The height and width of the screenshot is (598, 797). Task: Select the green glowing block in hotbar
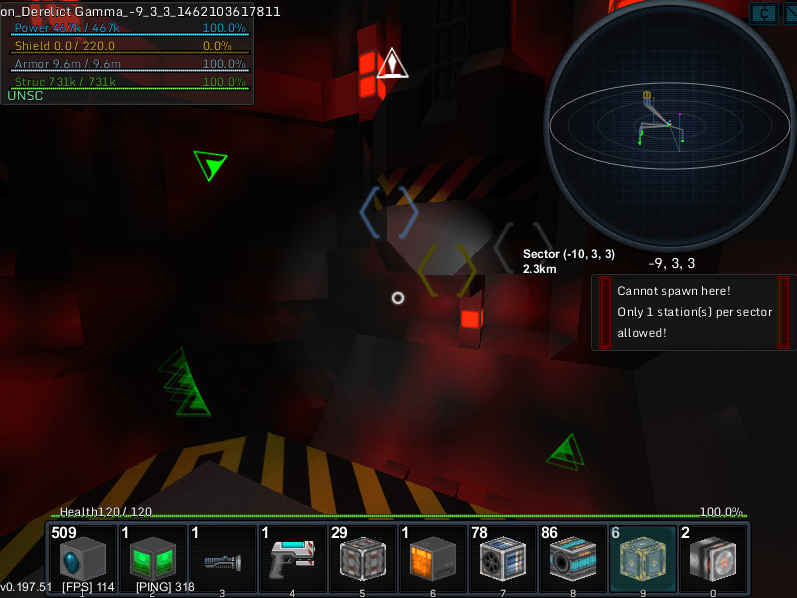coord(153,559)
